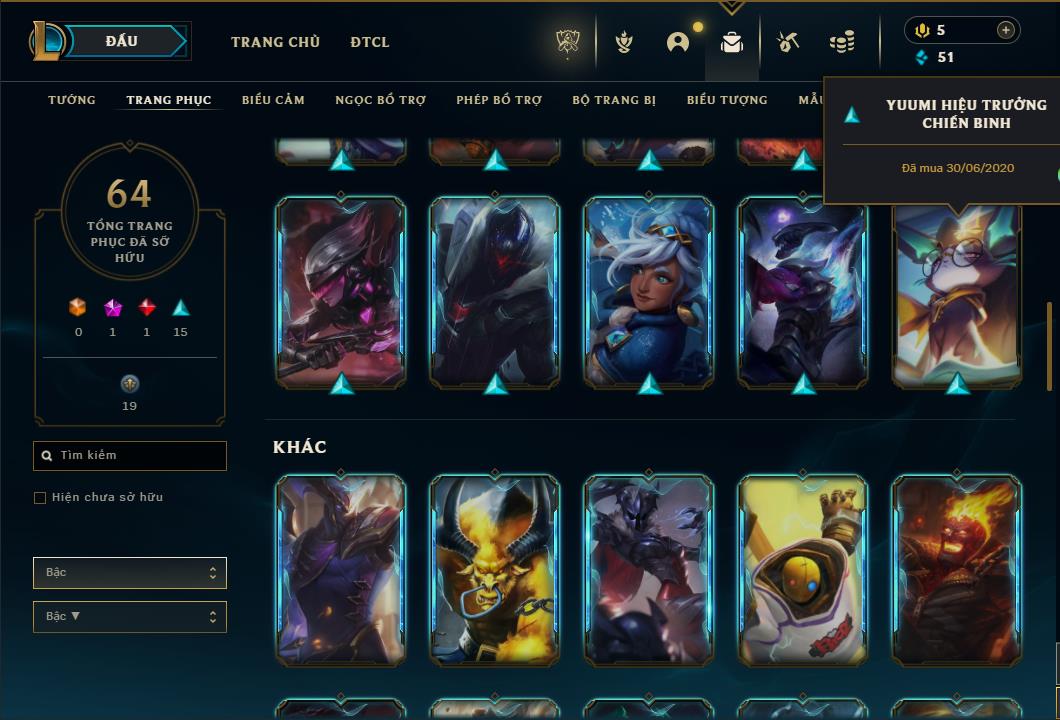The width and height of the screenshot is (1060, 720).
Task: Click the ĐẤU play button
Action: click(x=122, y=41)
